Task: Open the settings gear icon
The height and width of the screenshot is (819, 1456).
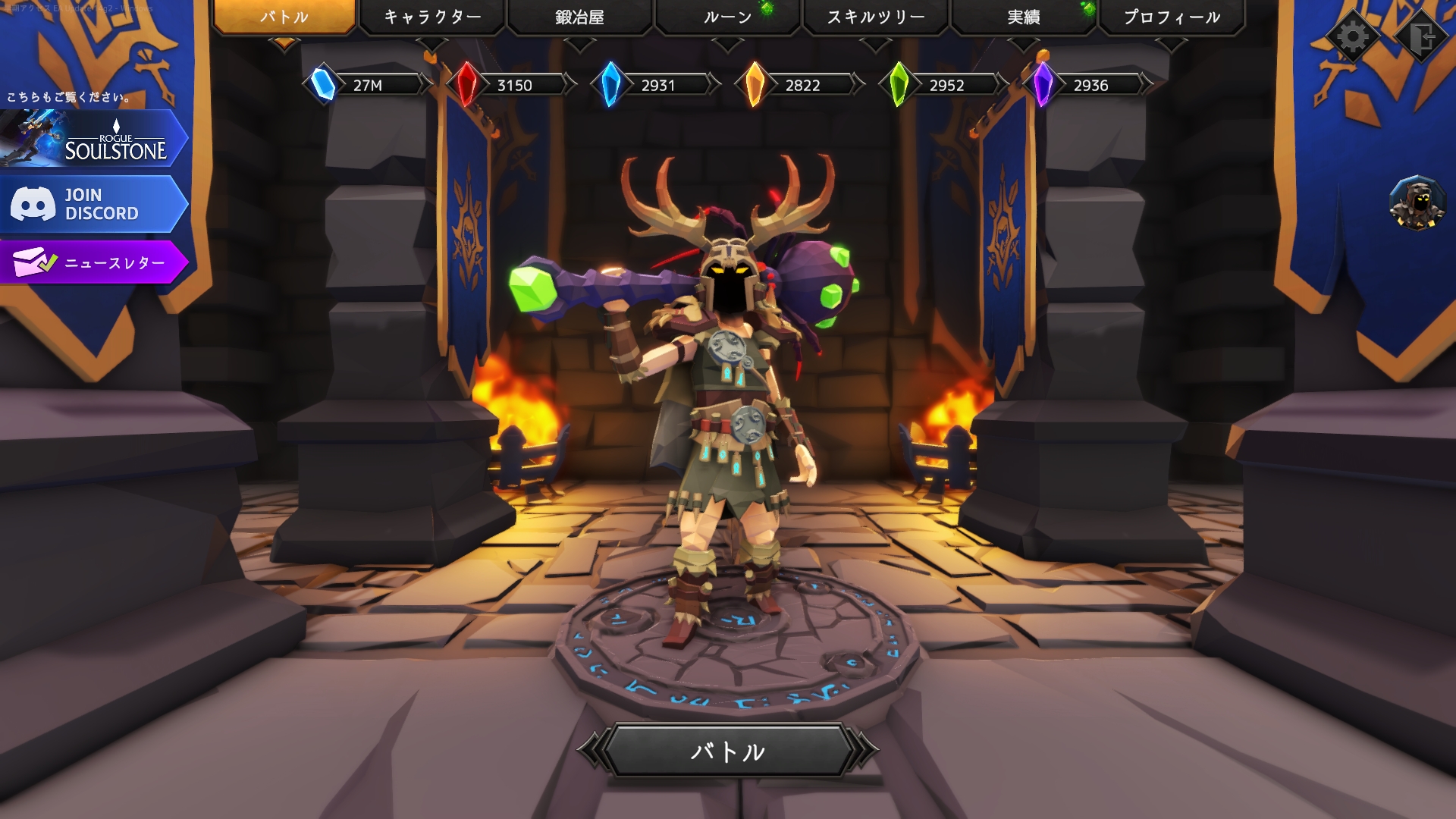Action: 1354,34
